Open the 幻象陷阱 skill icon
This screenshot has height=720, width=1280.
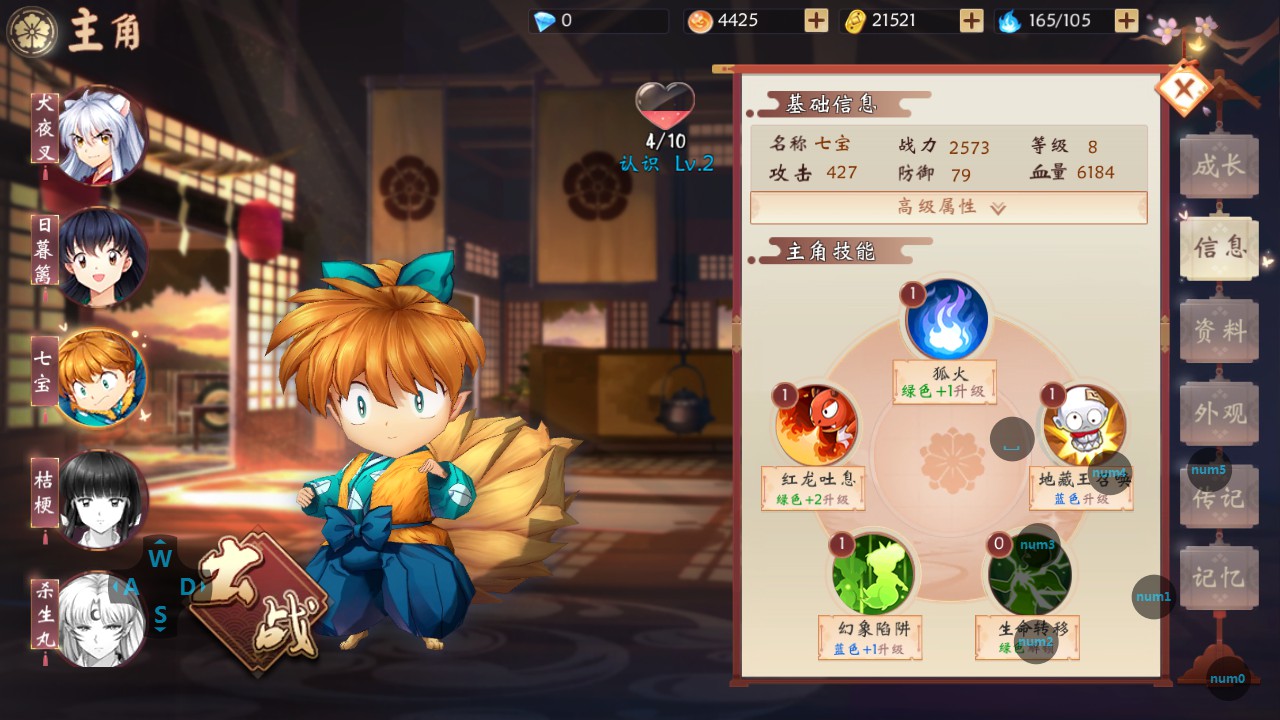point(869,572)
